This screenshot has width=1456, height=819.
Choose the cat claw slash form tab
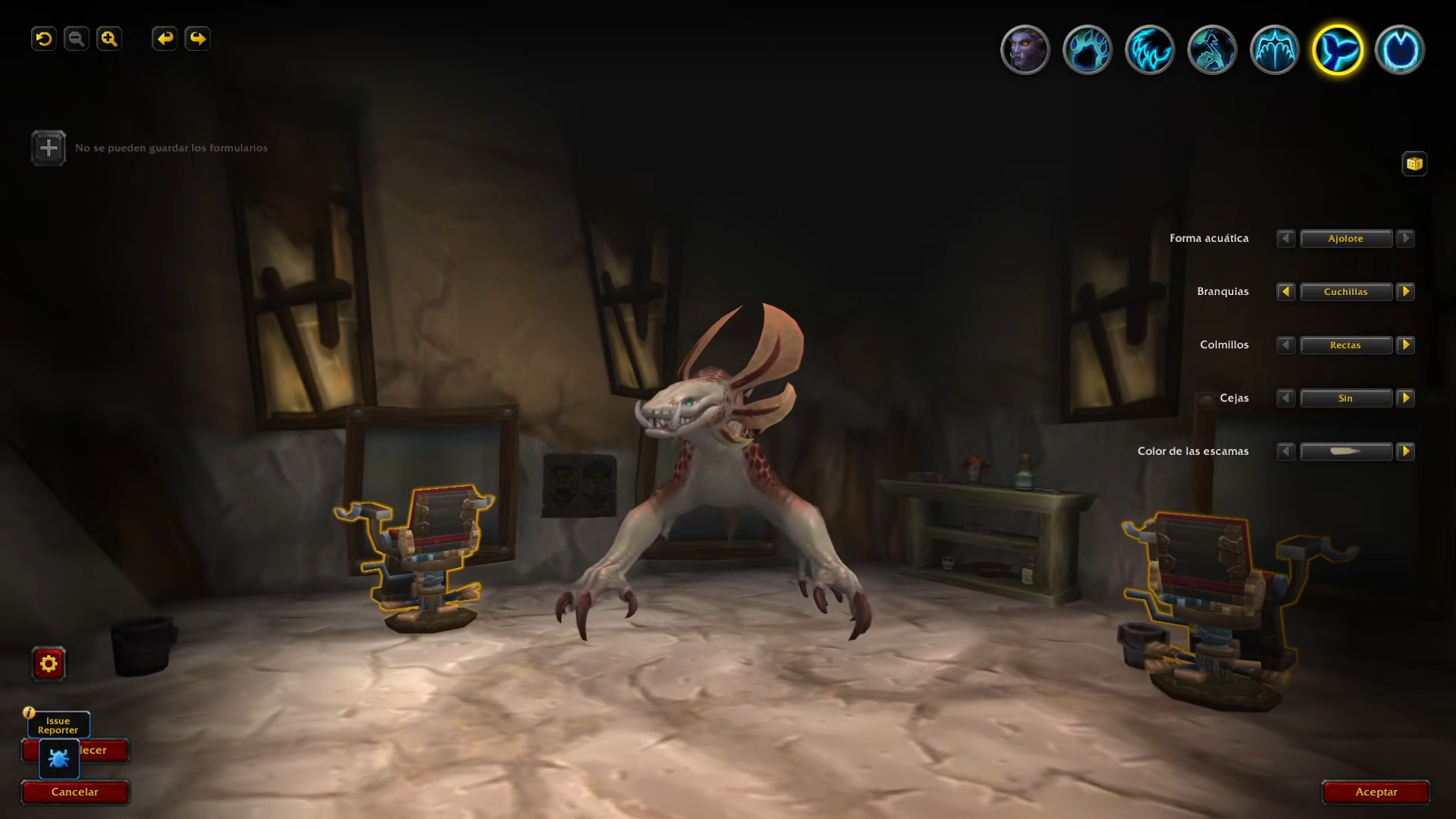tap(1150, 50)
